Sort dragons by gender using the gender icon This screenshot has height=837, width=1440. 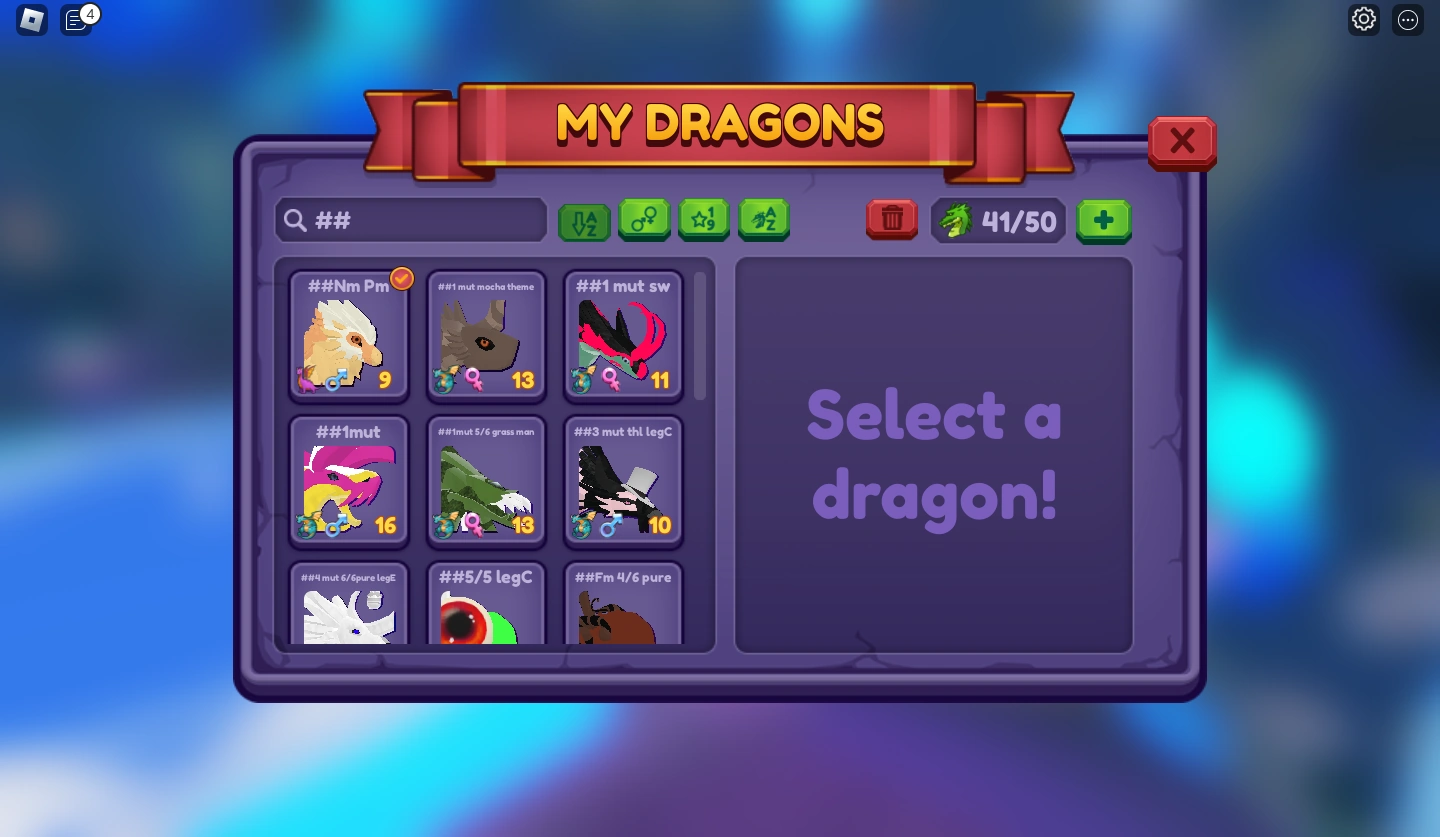coord(644,220)
